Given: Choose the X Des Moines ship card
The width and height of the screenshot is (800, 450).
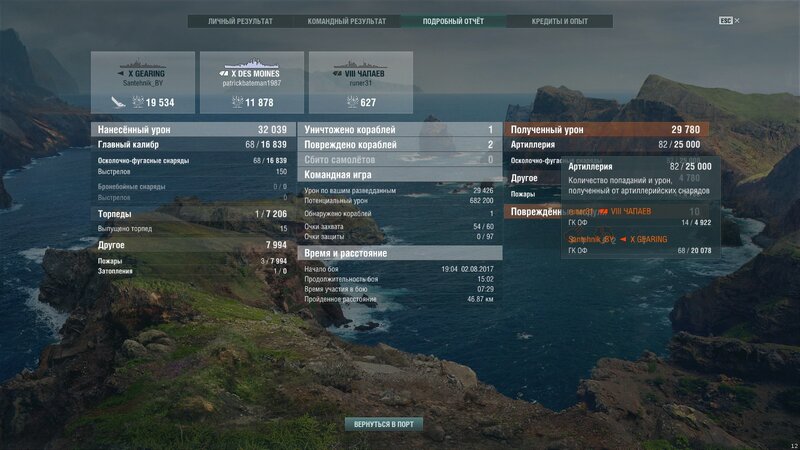Looking at the screenshot, I should (x=251, y=83).
